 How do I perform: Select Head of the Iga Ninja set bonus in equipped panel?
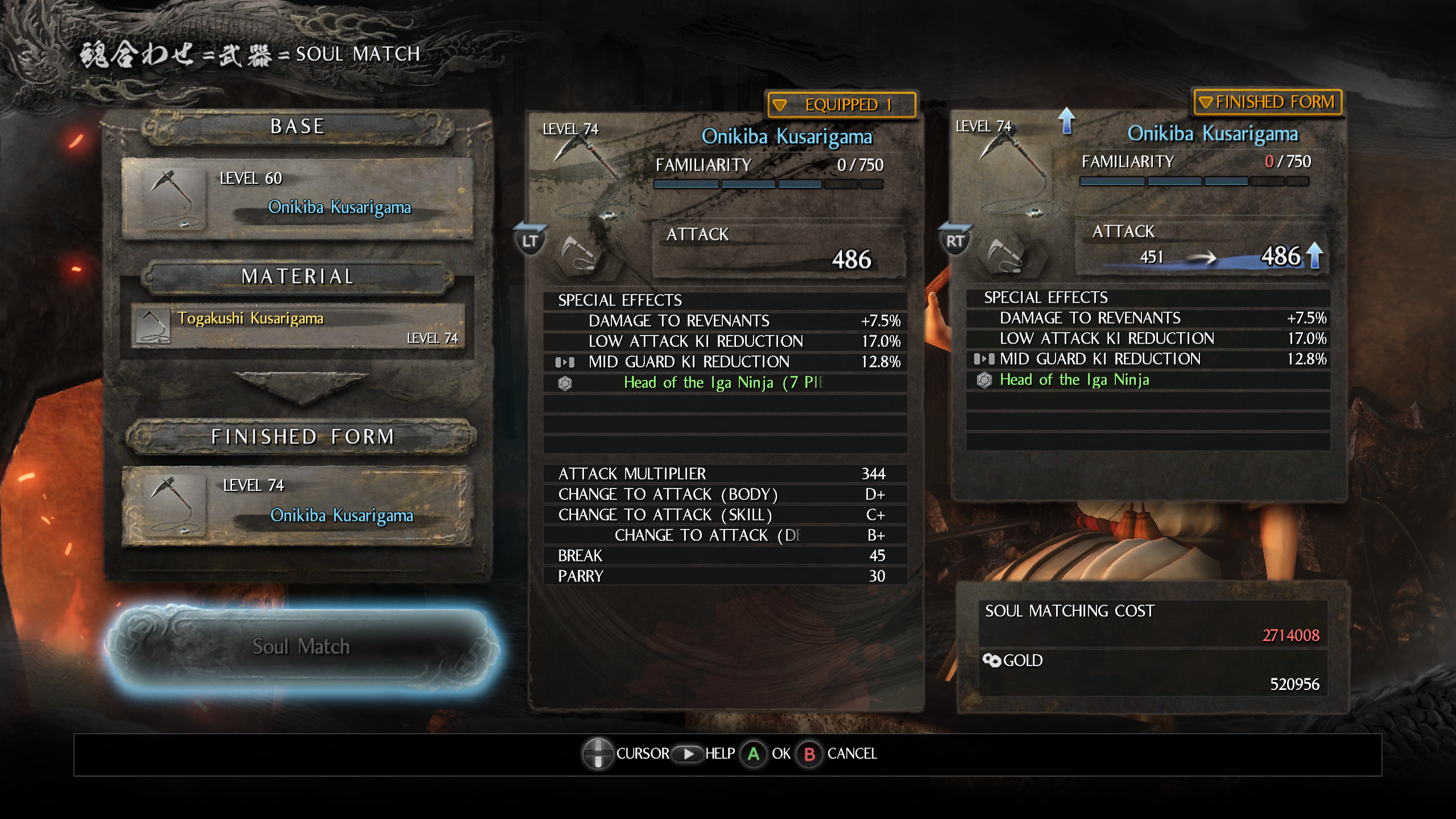(723, 383)
